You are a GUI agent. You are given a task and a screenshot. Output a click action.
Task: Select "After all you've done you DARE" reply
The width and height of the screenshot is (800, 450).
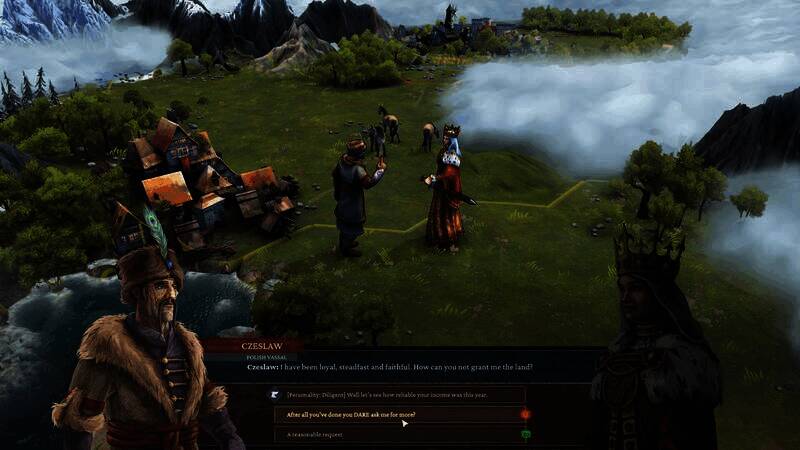coord(352,414)
